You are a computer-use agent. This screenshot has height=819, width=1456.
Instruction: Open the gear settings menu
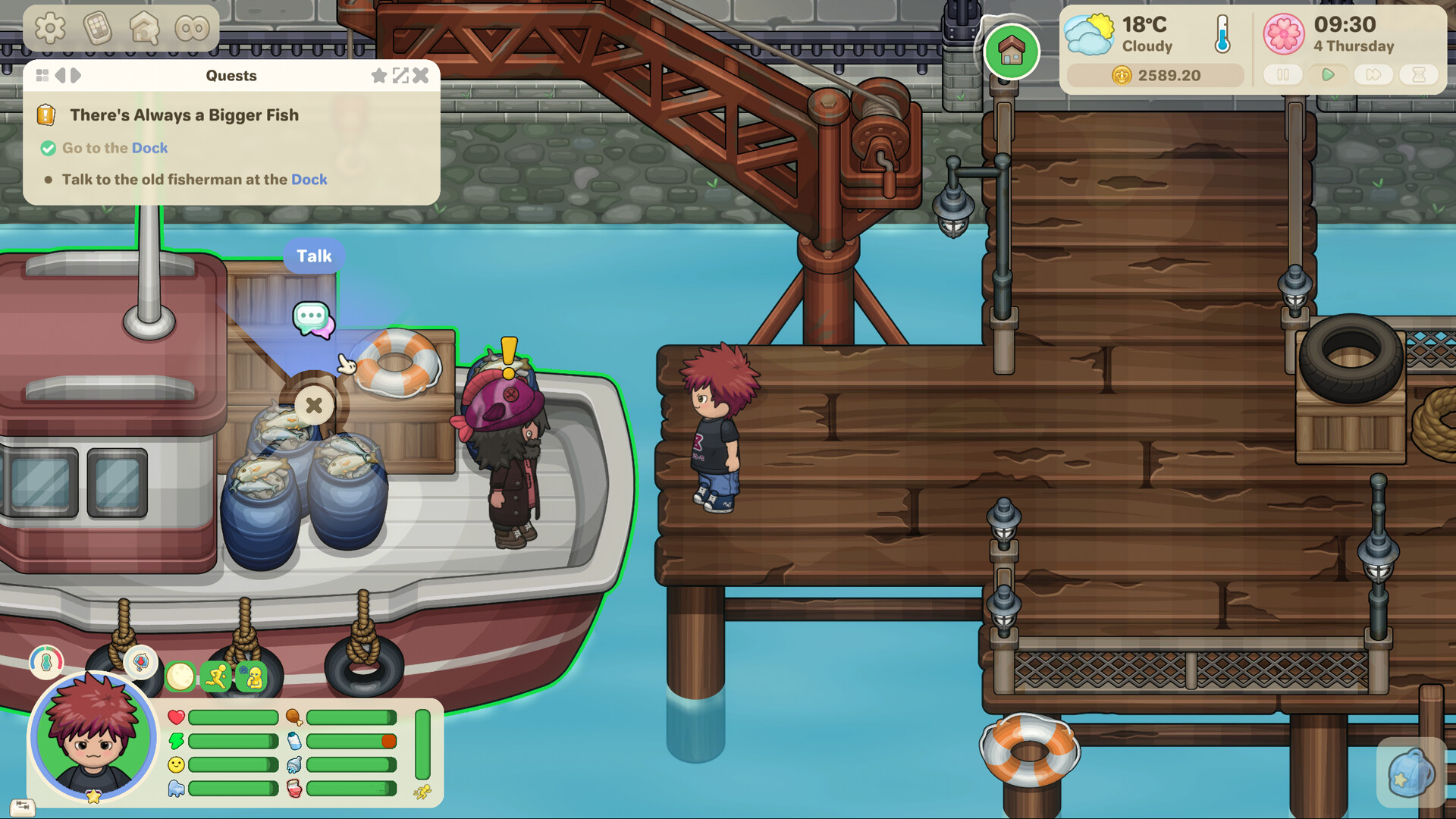click(50, 29)
